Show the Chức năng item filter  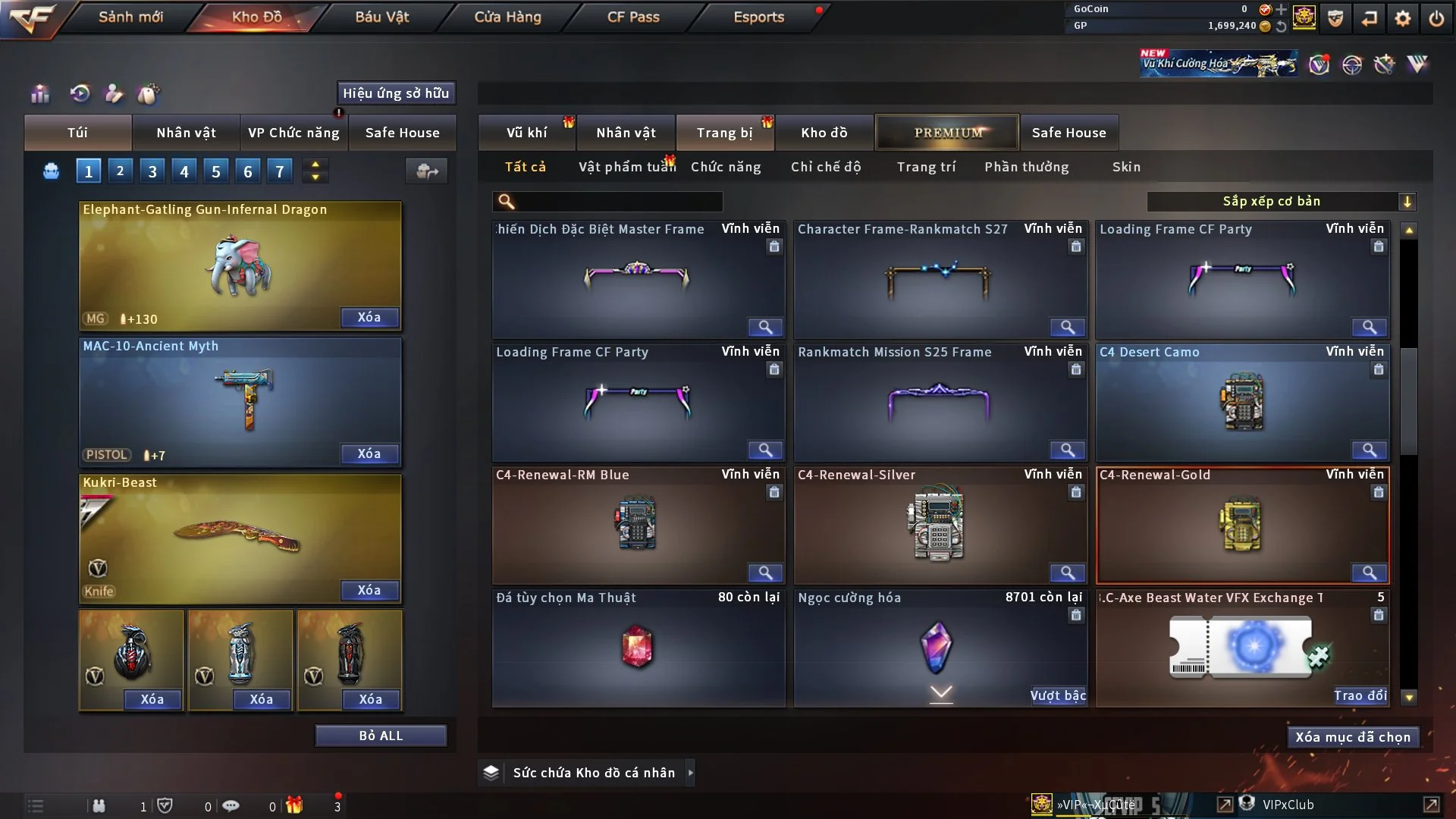726,167
